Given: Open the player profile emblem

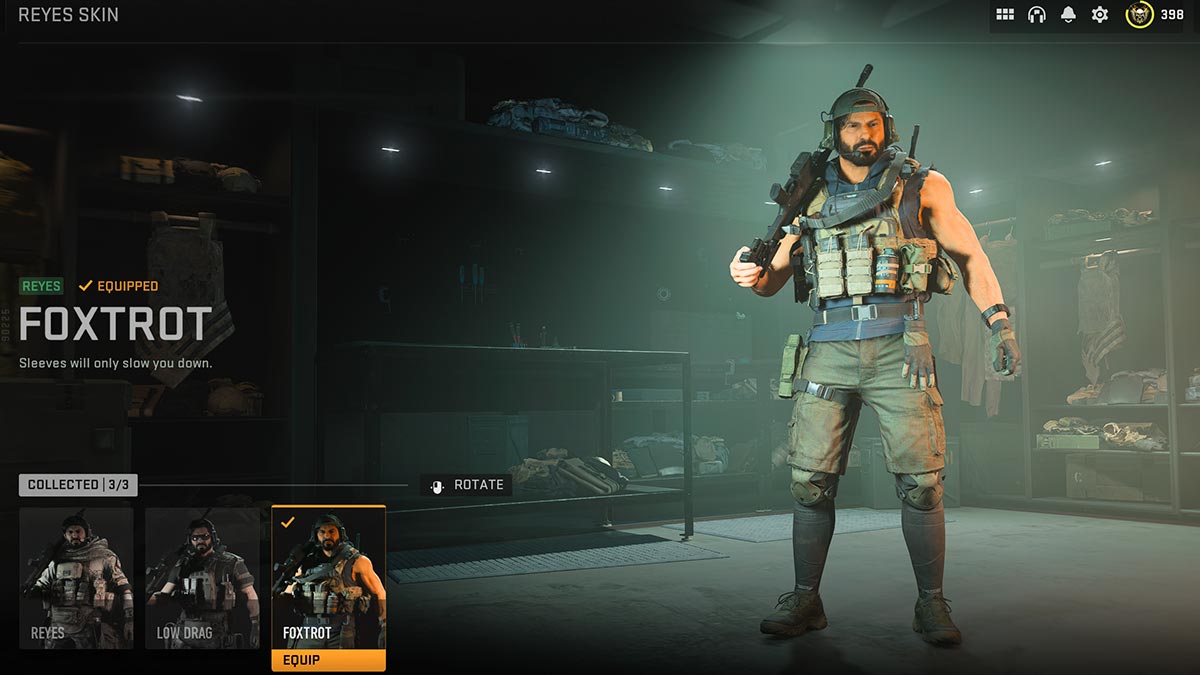Looking at the screenshot, I should (1139, 15).
